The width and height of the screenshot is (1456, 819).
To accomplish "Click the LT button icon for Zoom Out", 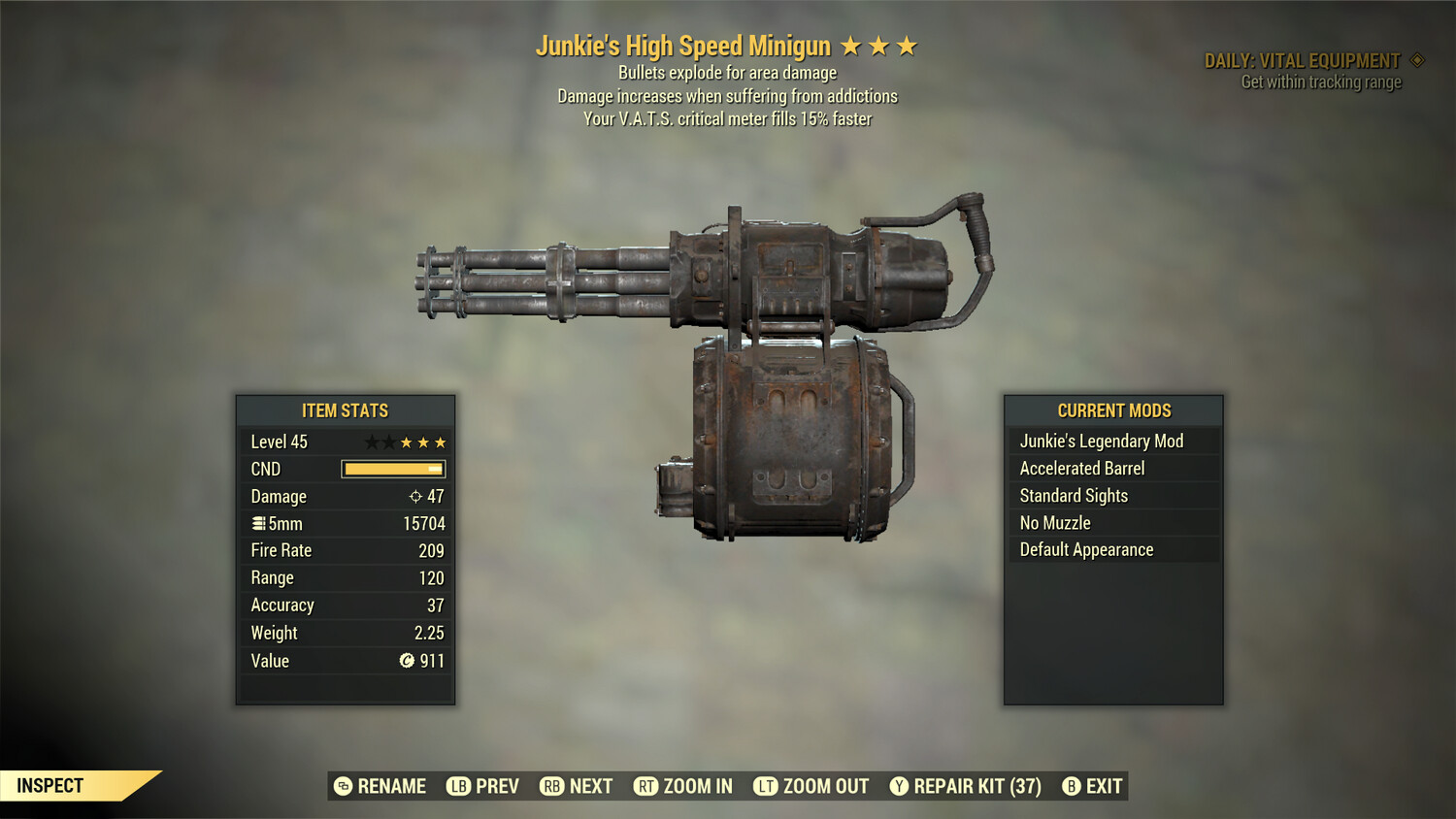I will pyautogui.click(x=764, y=786).
